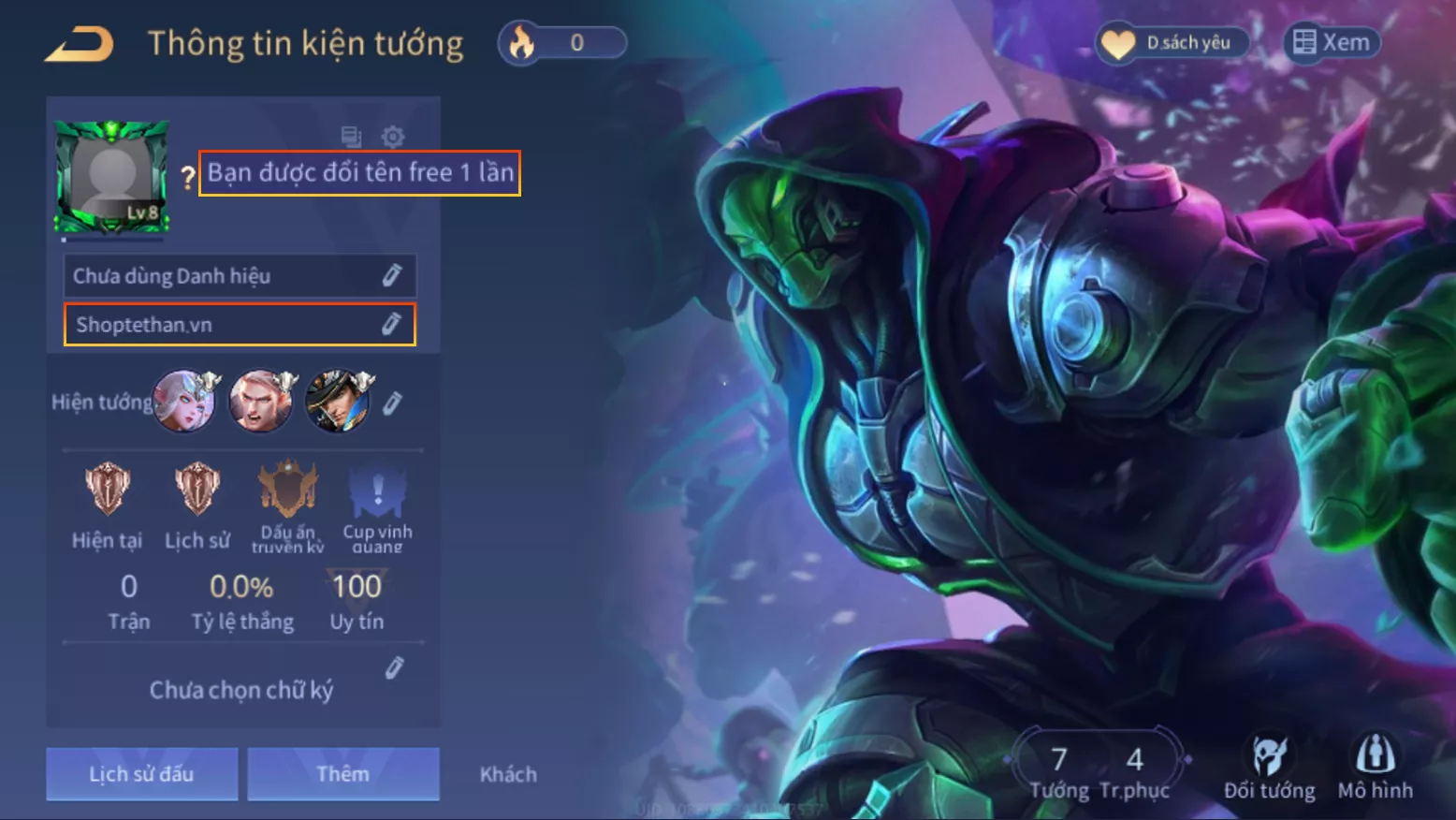The image size is (1456, 820).
Task: Edit the Chưa chọn chữ ký signature
Action: tap(394, 668)
